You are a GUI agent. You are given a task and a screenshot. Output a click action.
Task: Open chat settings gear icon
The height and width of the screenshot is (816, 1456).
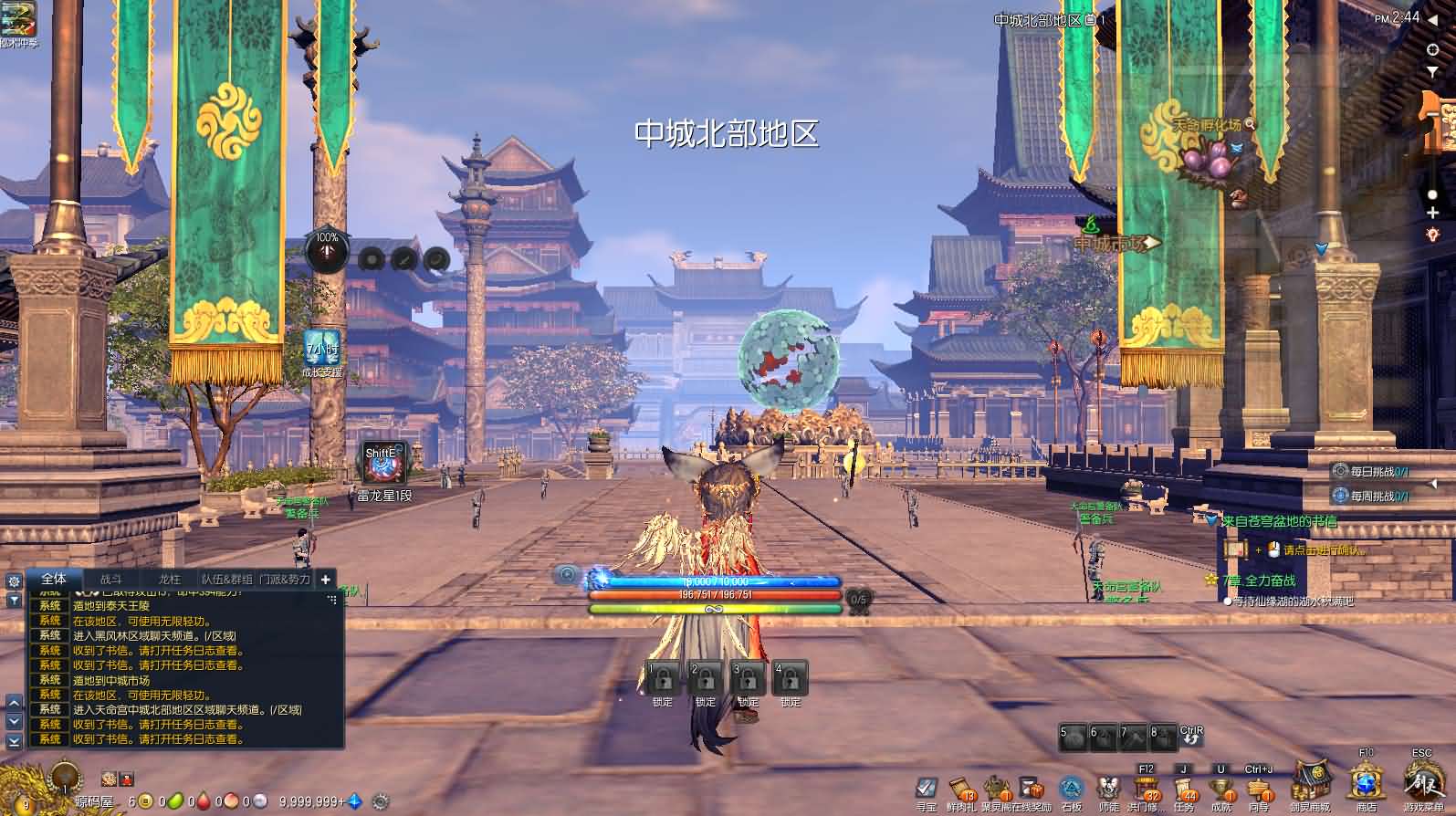click(x=14, y=581)
